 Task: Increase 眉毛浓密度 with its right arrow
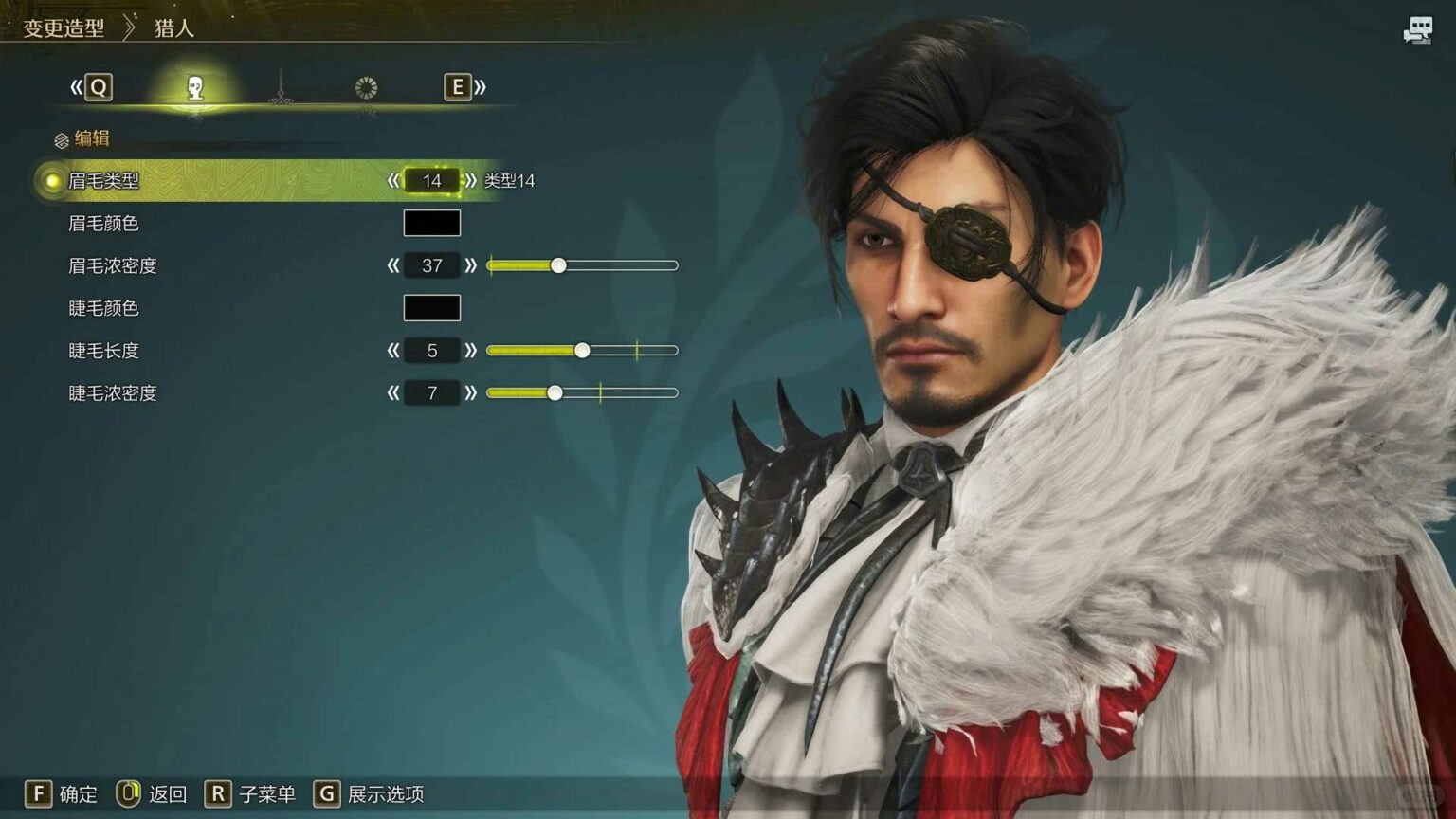(471, 265)
